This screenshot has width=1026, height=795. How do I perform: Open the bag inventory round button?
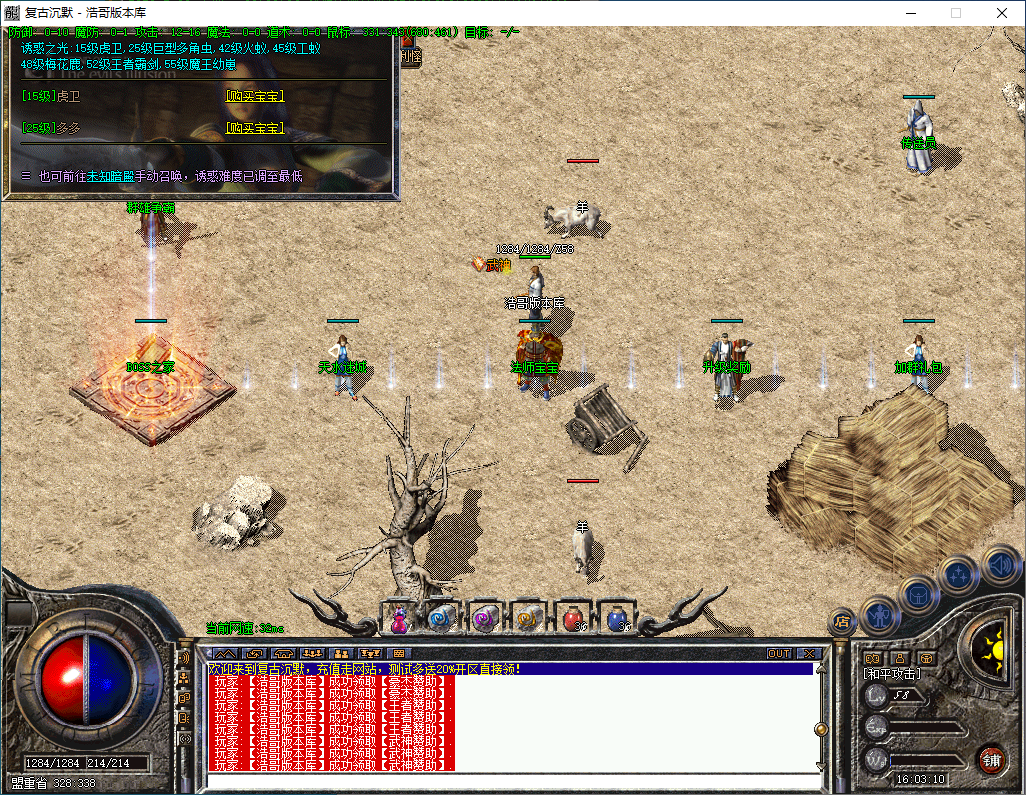tap(918, 594)
